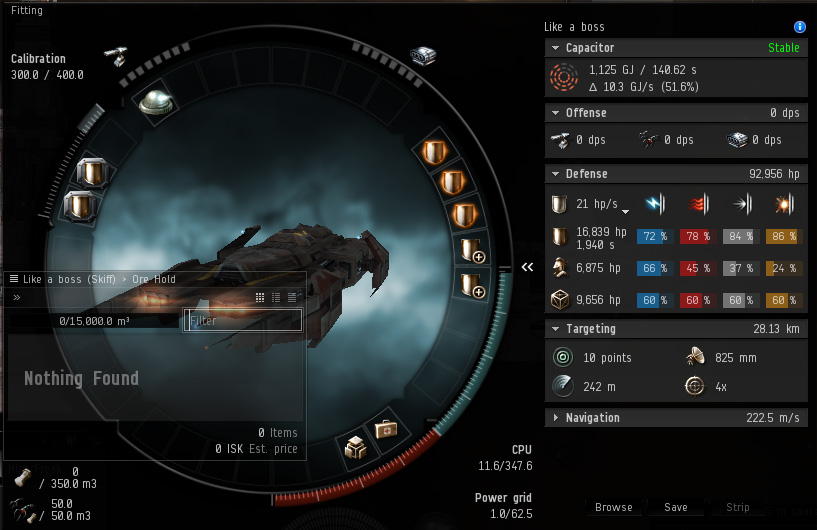The height and width of the screenshot is (530, 817).
Task: Select the fitted dome-shaped module slot
Action: (155, 101)
